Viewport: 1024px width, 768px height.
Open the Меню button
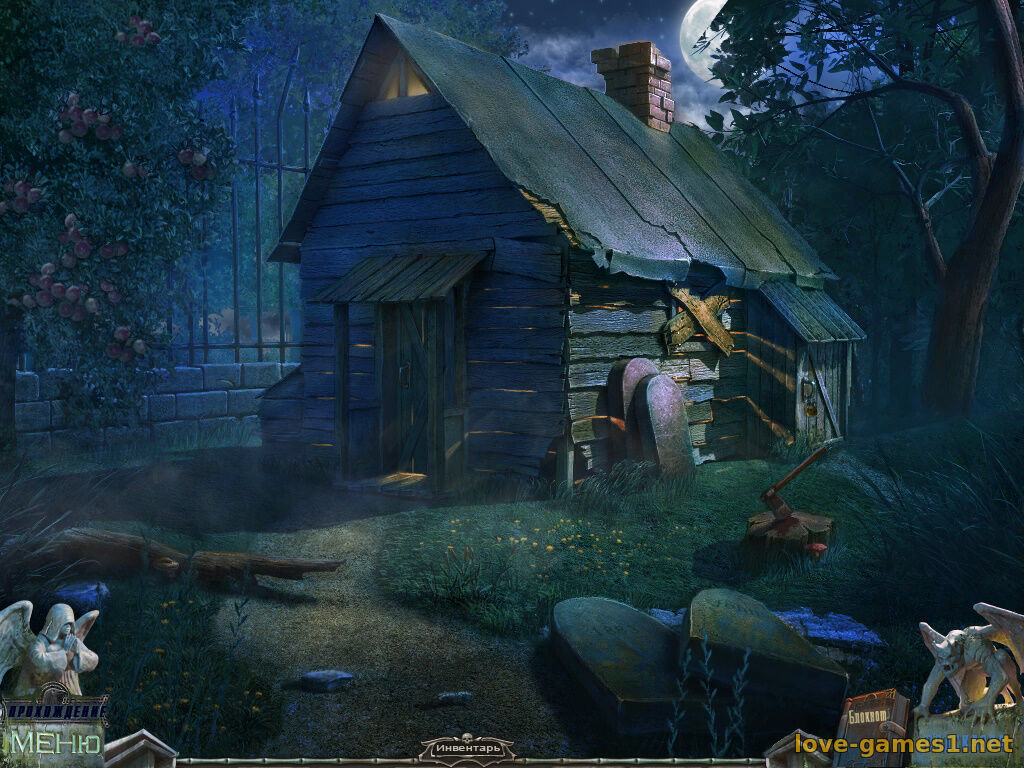click(55, 744)
